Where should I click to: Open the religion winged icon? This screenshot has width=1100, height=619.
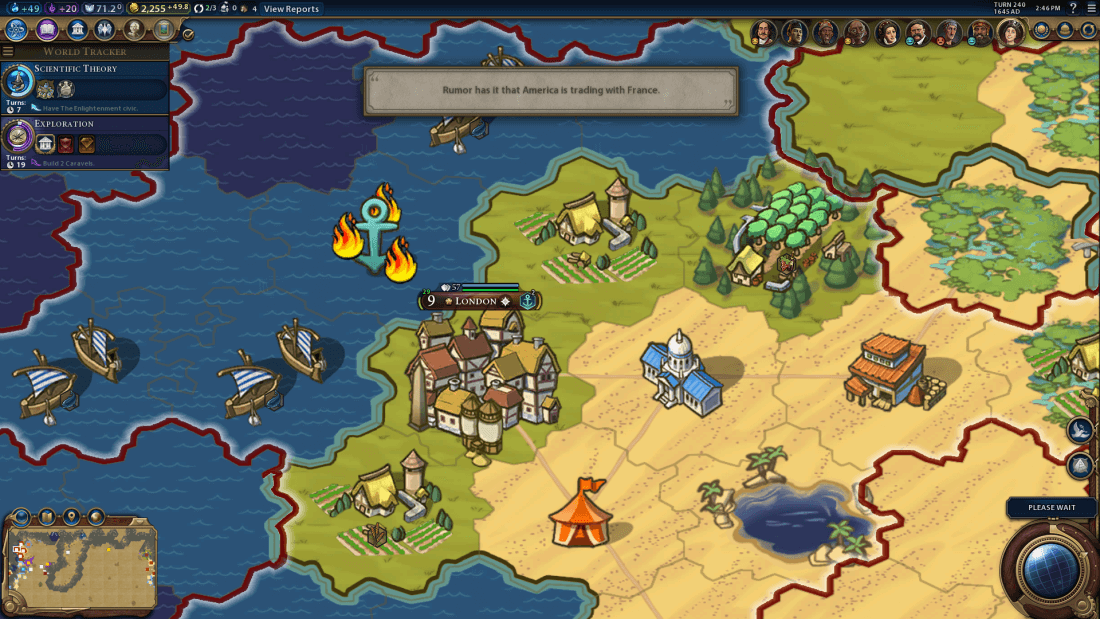click(x=104, y=30)
